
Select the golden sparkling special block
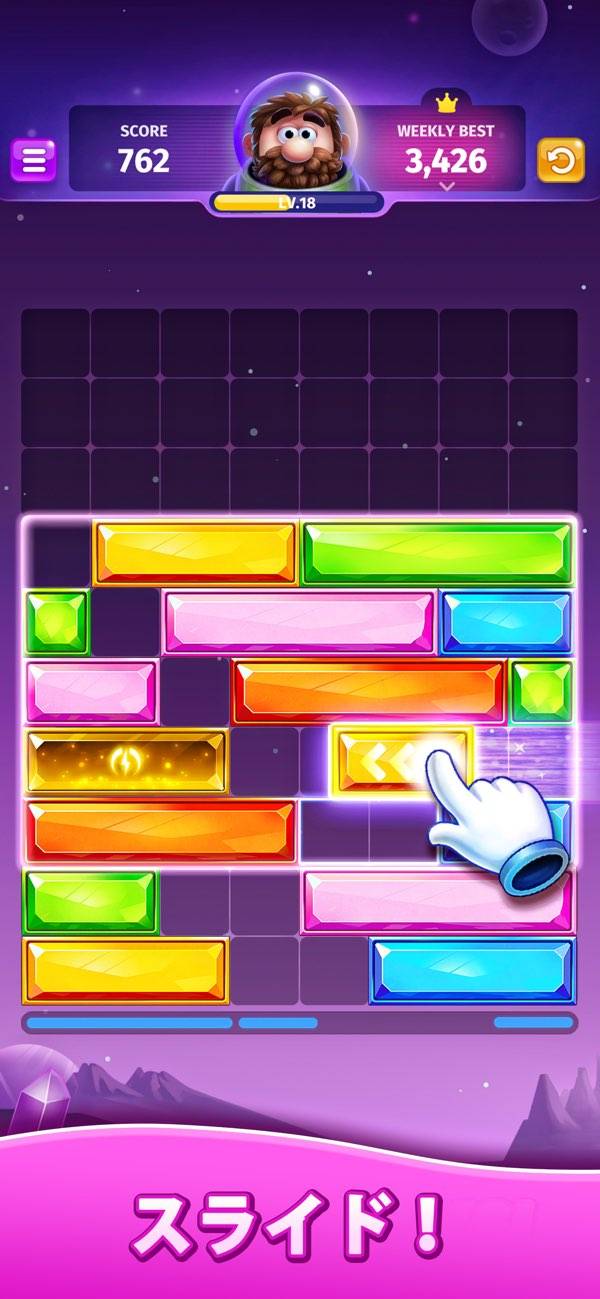(x=126, y=762)
